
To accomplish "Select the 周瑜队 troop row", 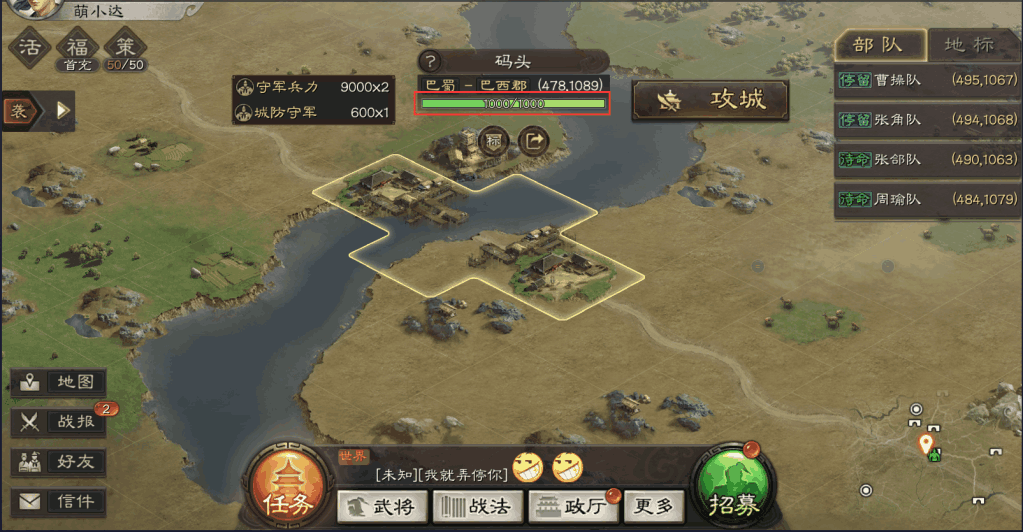I will pyautogui.click(x=927, y=200).
